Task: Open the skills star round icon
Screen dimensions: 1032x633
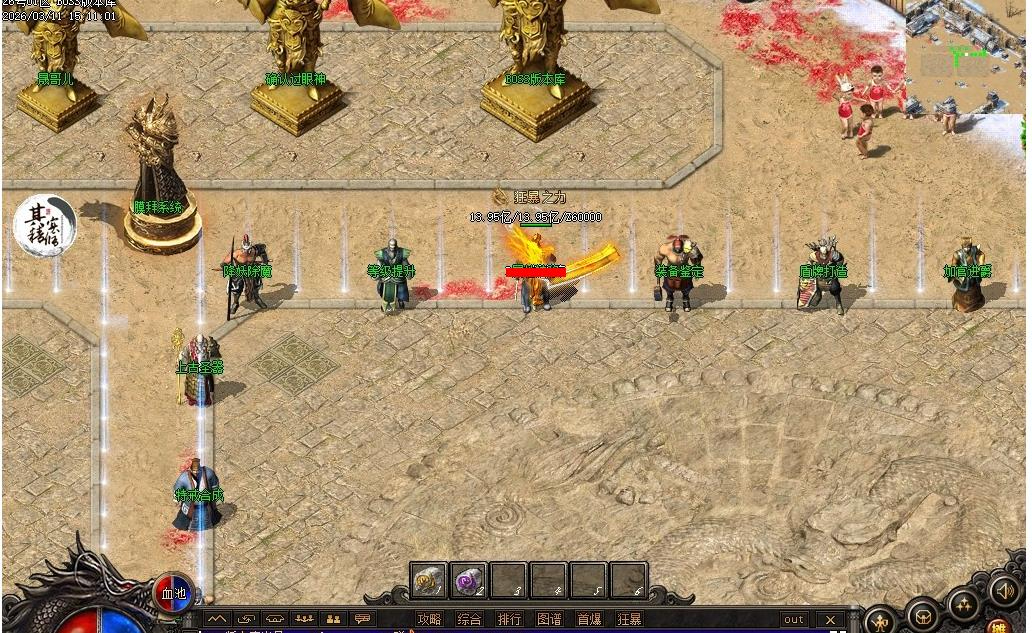Action: click(x=964, y=603)
